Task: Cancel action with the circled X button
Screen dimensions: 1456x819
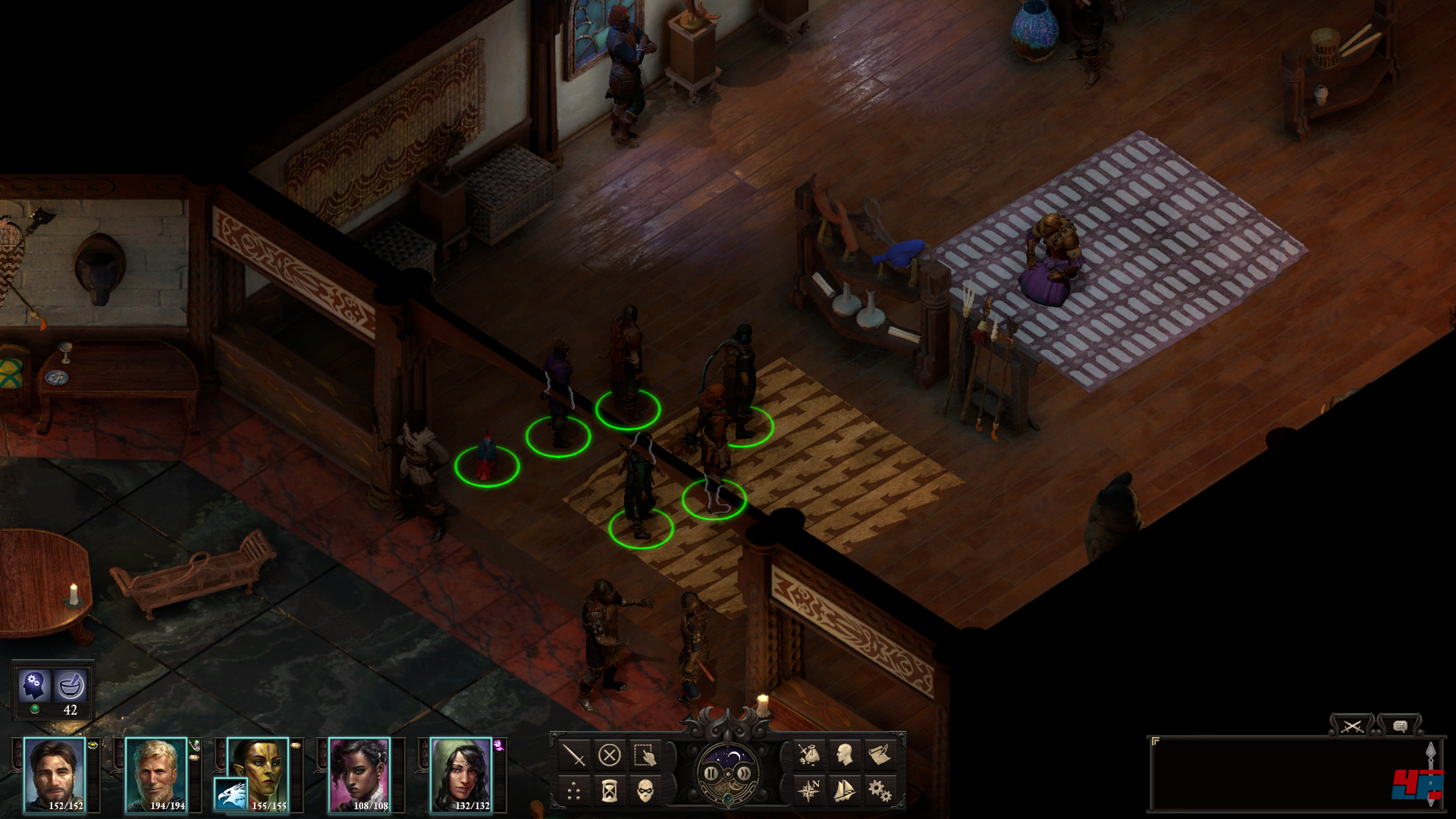Action: tap(610, 755)
